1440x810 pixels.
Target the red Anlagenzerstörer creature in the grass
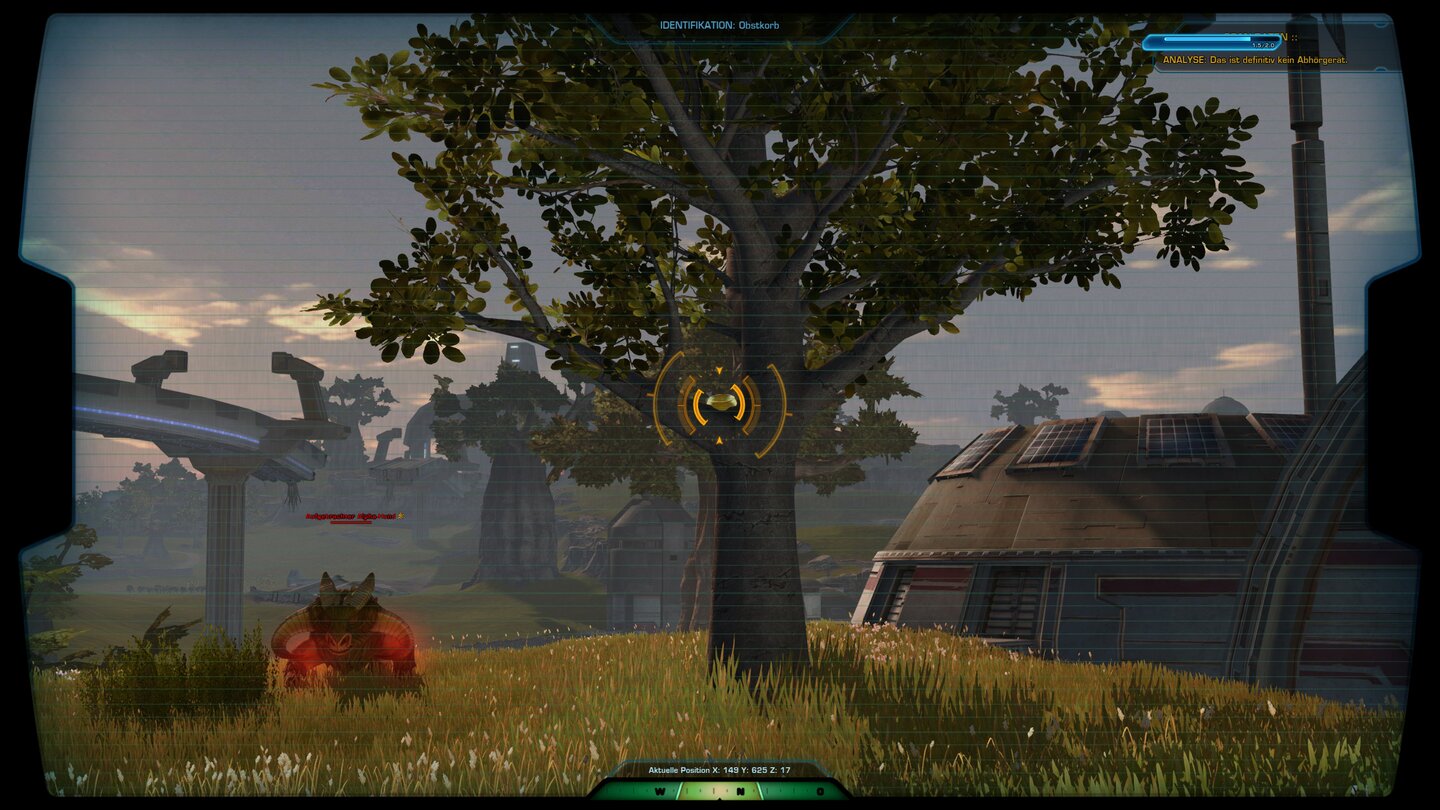[345, 630]
